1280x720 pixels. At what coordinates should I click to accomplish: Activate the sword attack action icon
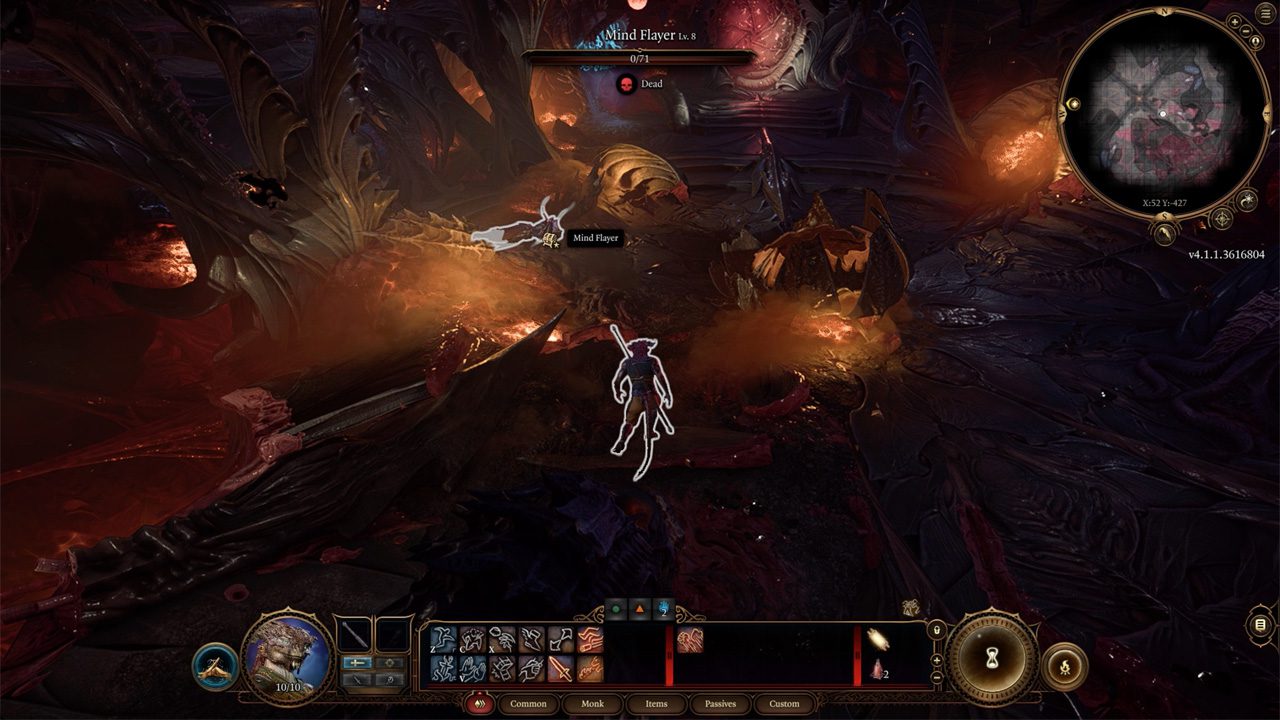[x=561, y=669]
